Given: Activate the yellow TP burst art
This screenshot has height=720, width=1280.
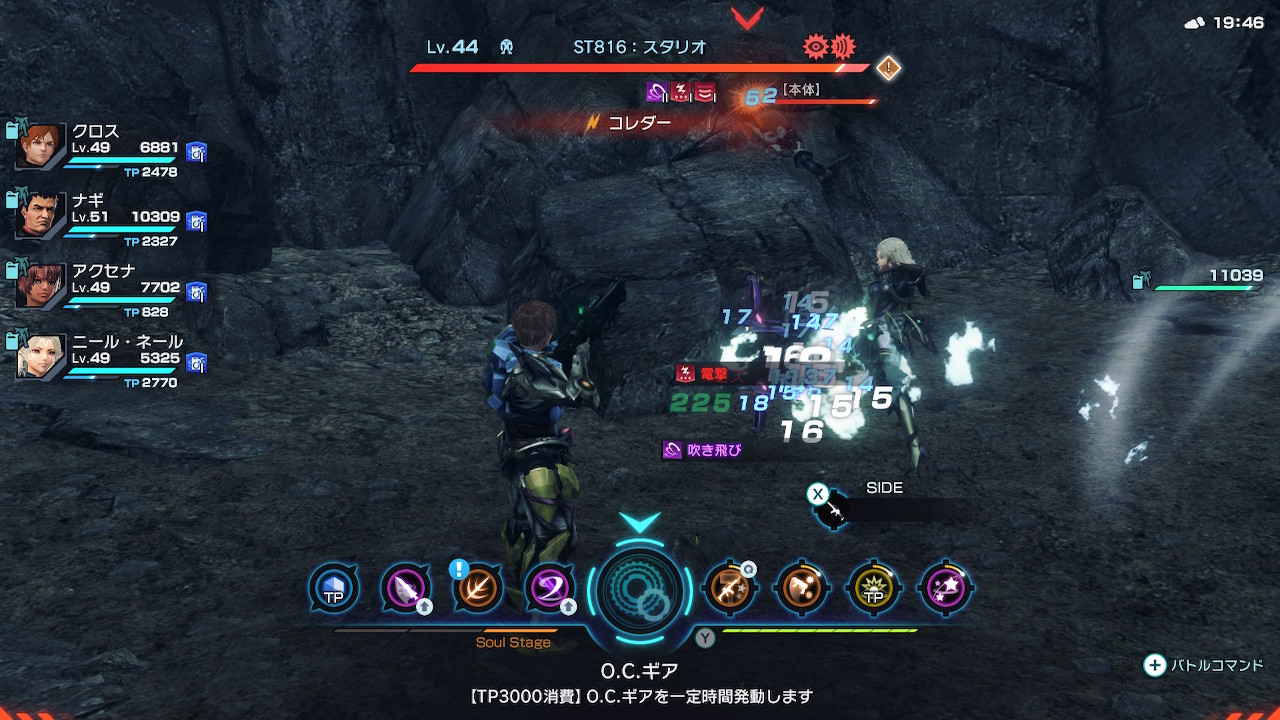Looking at the screenshot, I should point(874,588).
